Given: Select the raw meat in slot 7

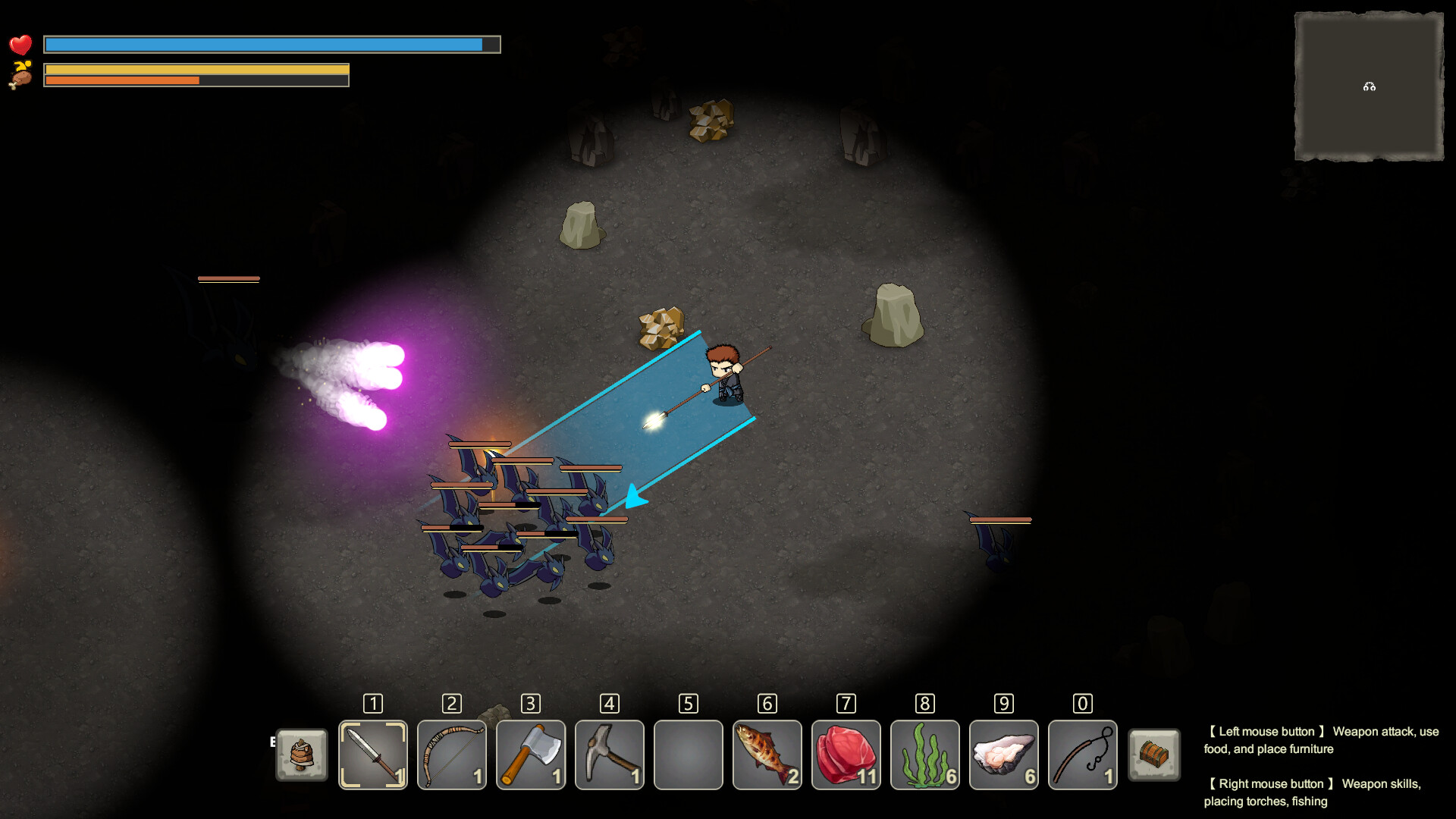Looking at the screenshot, I should [x=846, y=755].
